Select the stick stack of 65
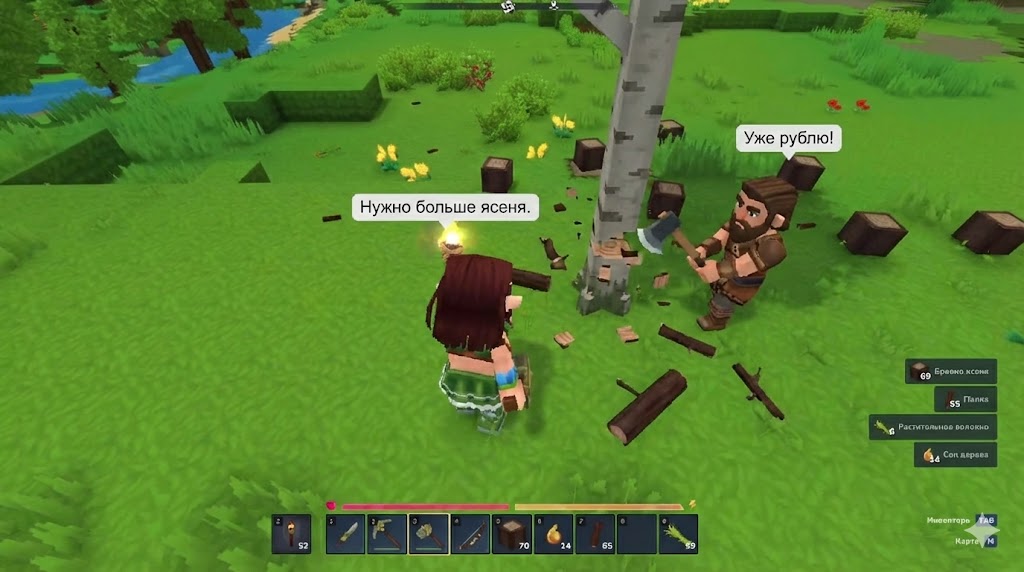The height and width of the screenshot is (572, 1024). [595, 534]
